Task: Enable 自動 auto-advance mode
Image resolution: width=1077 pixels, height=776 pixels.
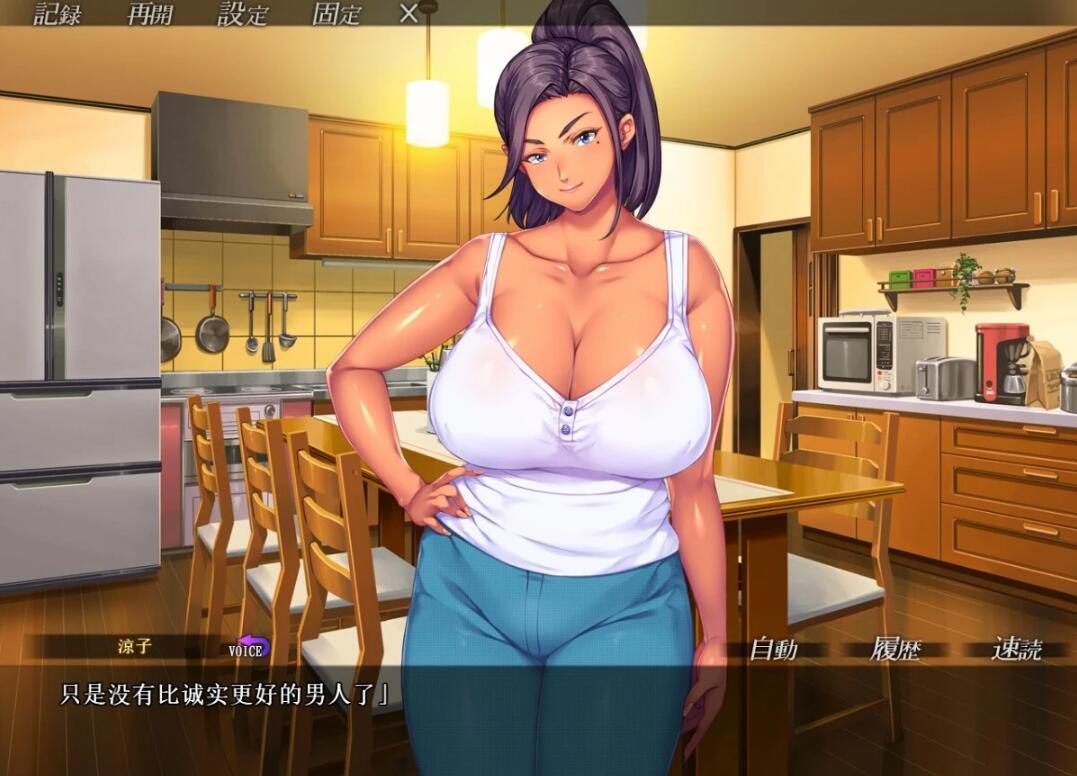Action: click(774, 649)
